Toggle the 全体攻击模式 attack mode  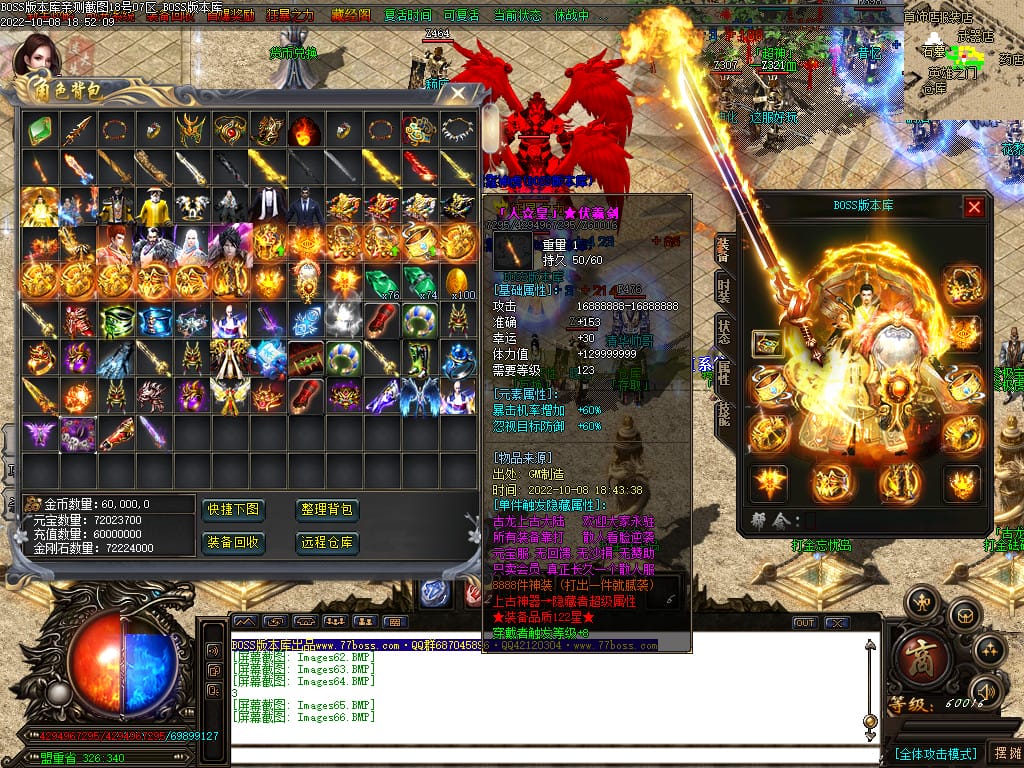pos(935,753)
